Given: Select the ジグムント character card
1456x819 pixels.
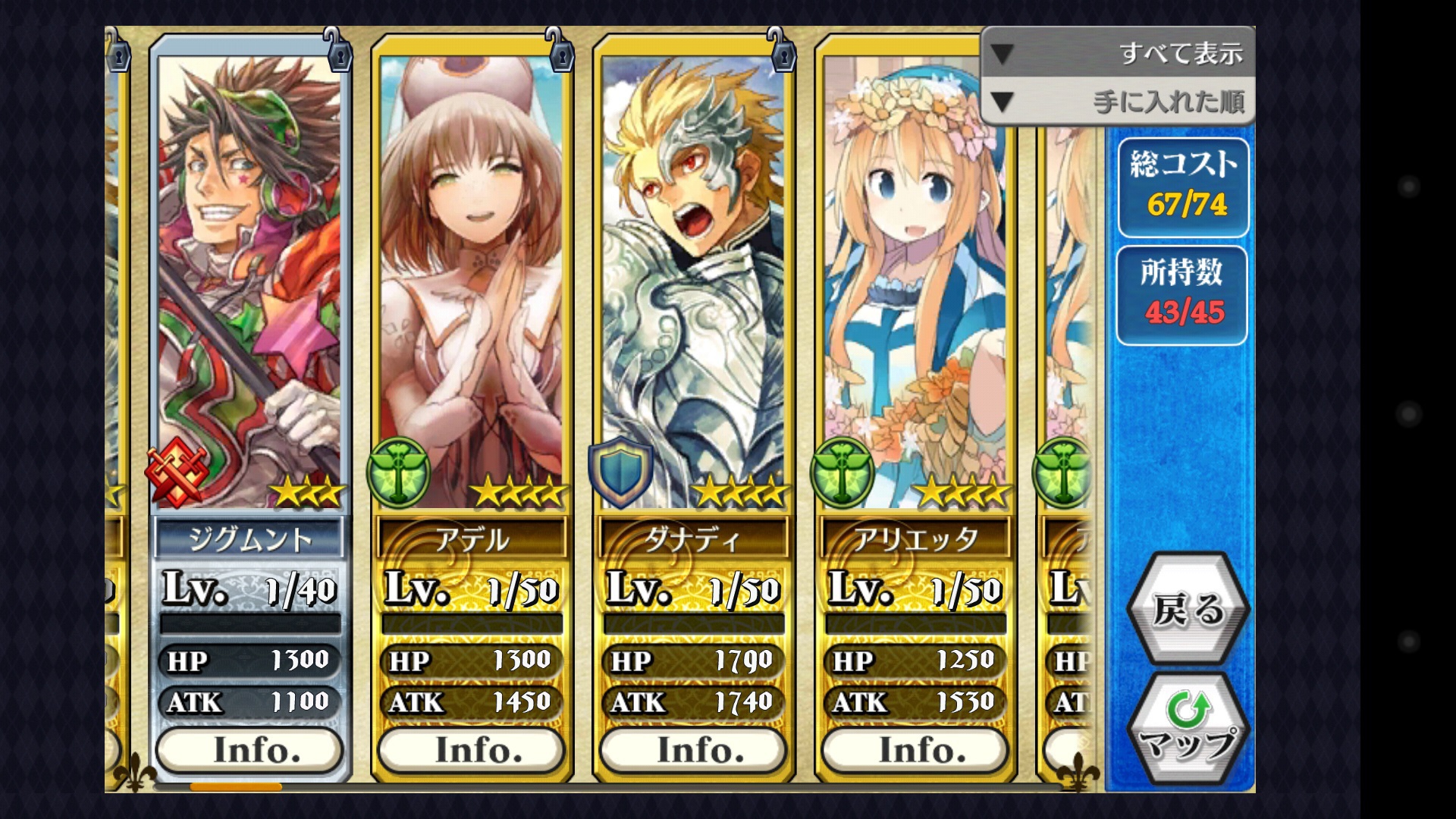Looking at the screenshot, I should (249, 281).
